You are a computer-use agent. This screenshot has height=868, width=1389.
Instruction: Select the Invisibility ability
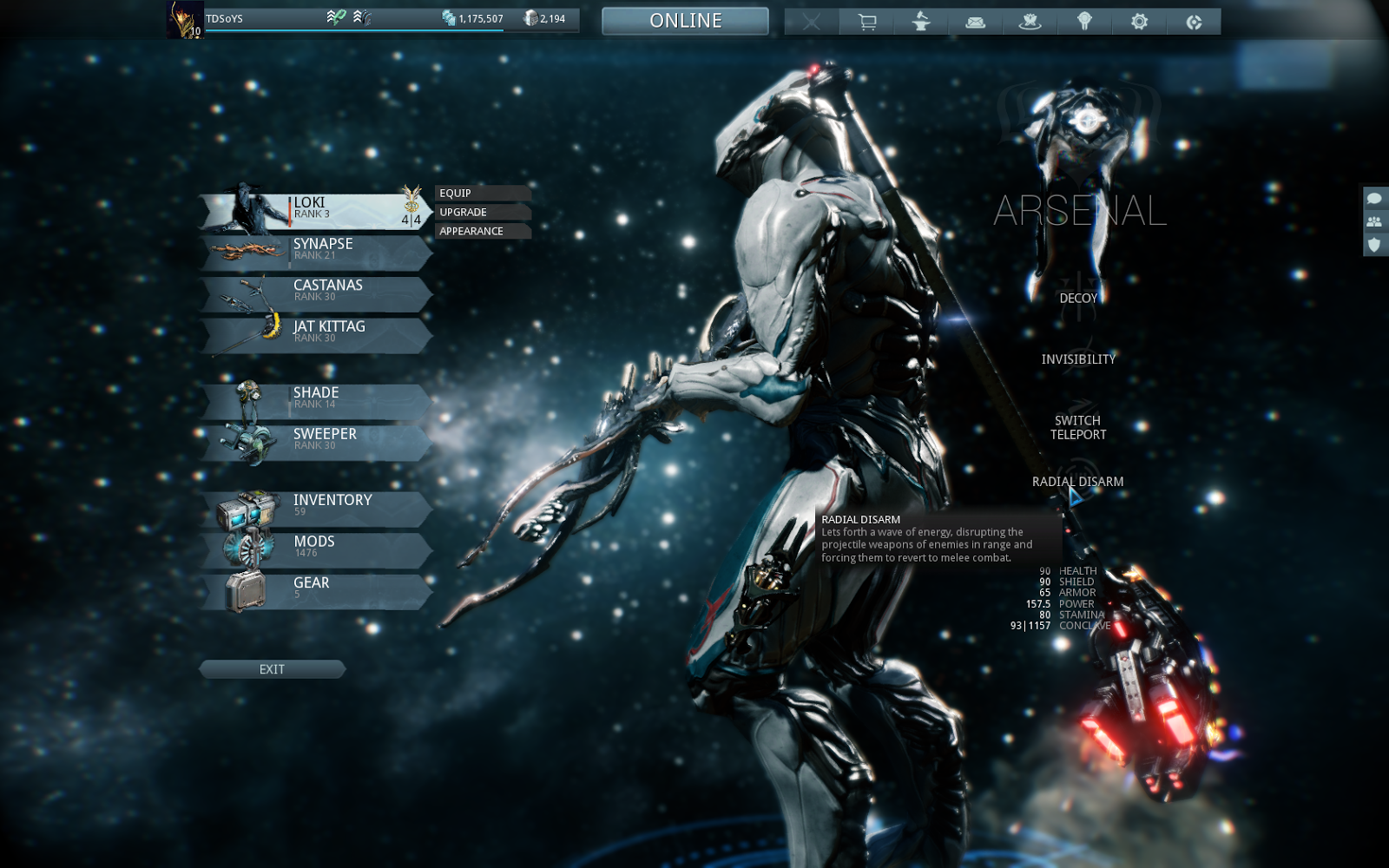click(1079, 357)
